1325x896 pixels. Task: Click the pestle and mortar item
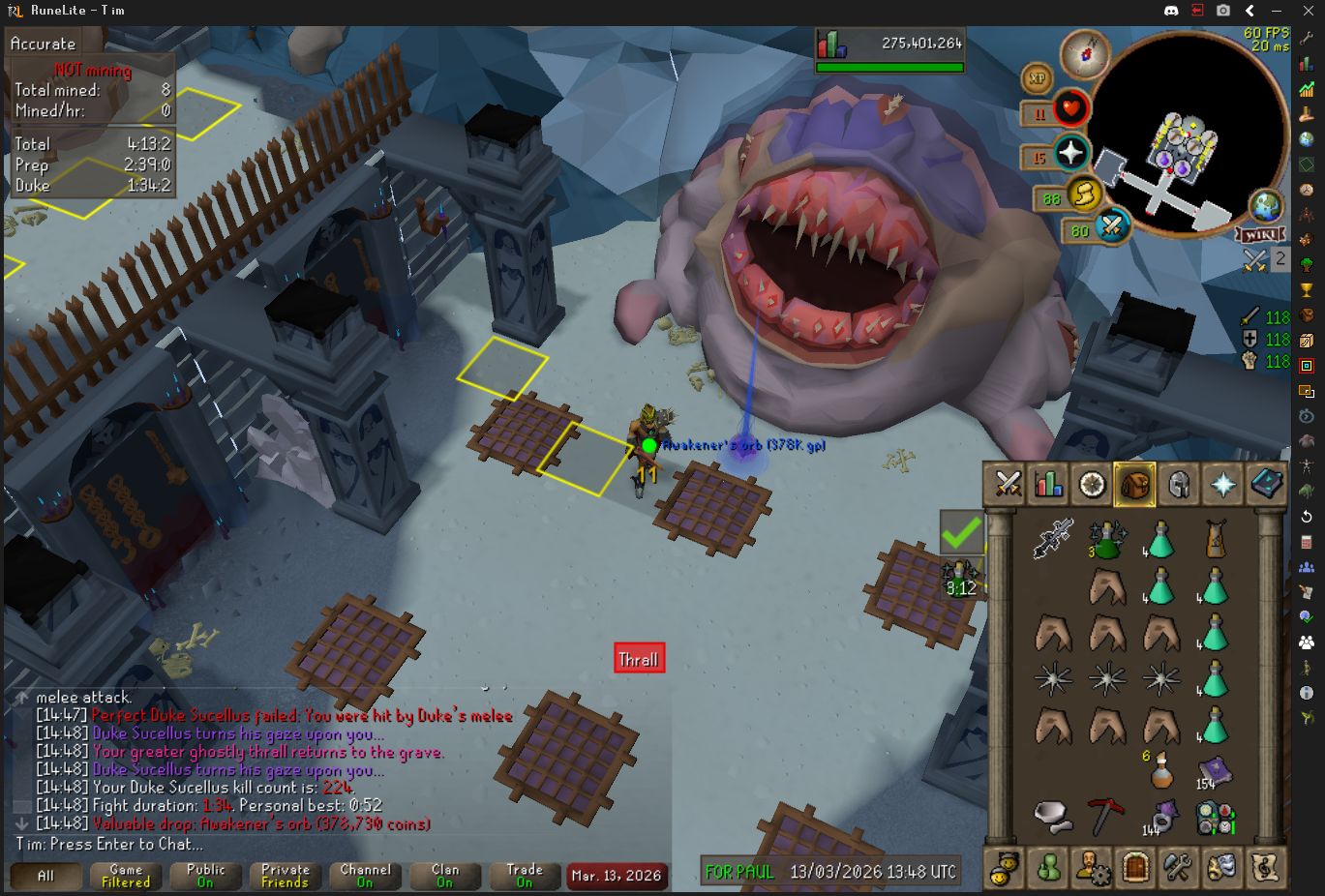click(x=1052, y=817)
